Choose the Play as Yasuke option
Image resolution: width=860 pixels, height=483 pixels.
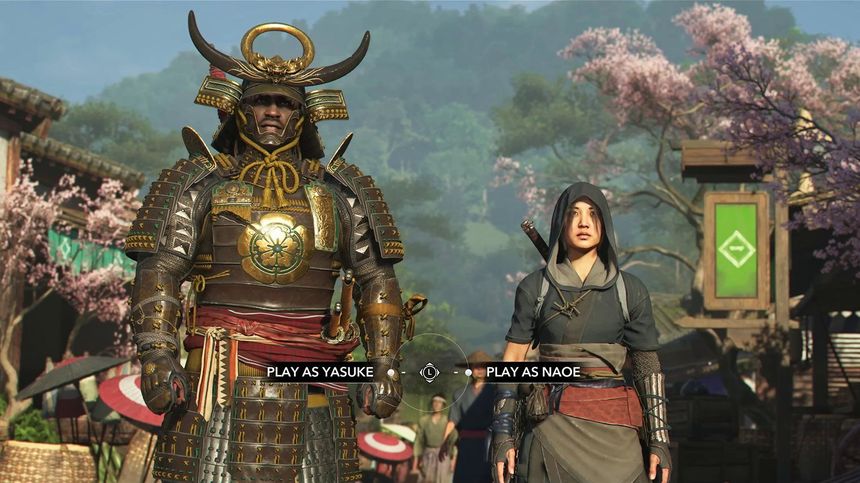pos(320,372)
